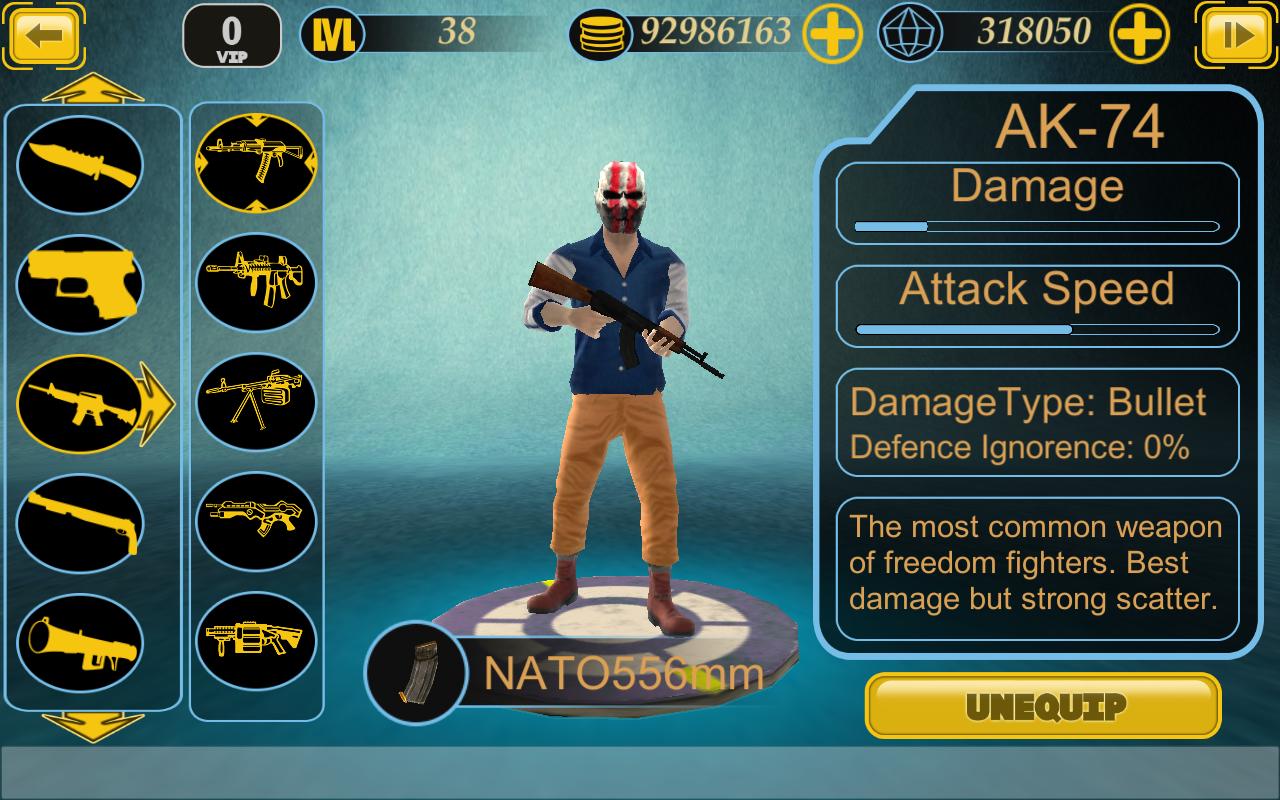Select the knife weapon category
Screen dimensions: 1280x800
[x=80, y=165]
